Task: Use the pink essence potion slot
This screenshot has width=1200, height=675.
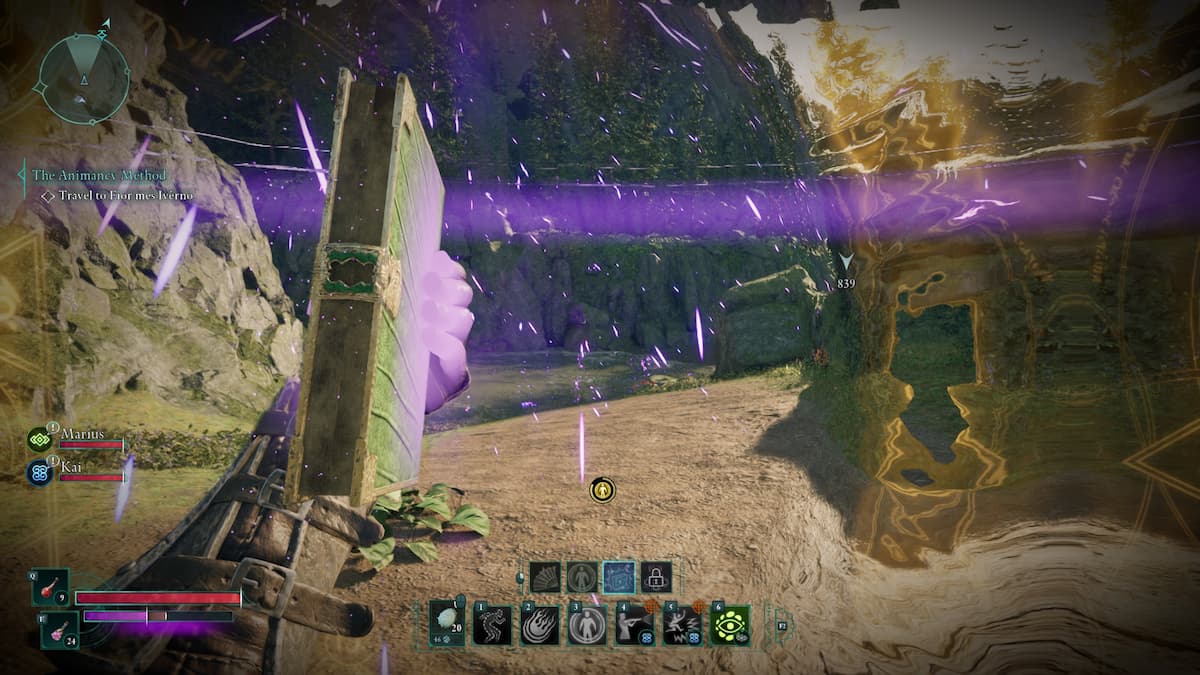Action: coord(60,631)
